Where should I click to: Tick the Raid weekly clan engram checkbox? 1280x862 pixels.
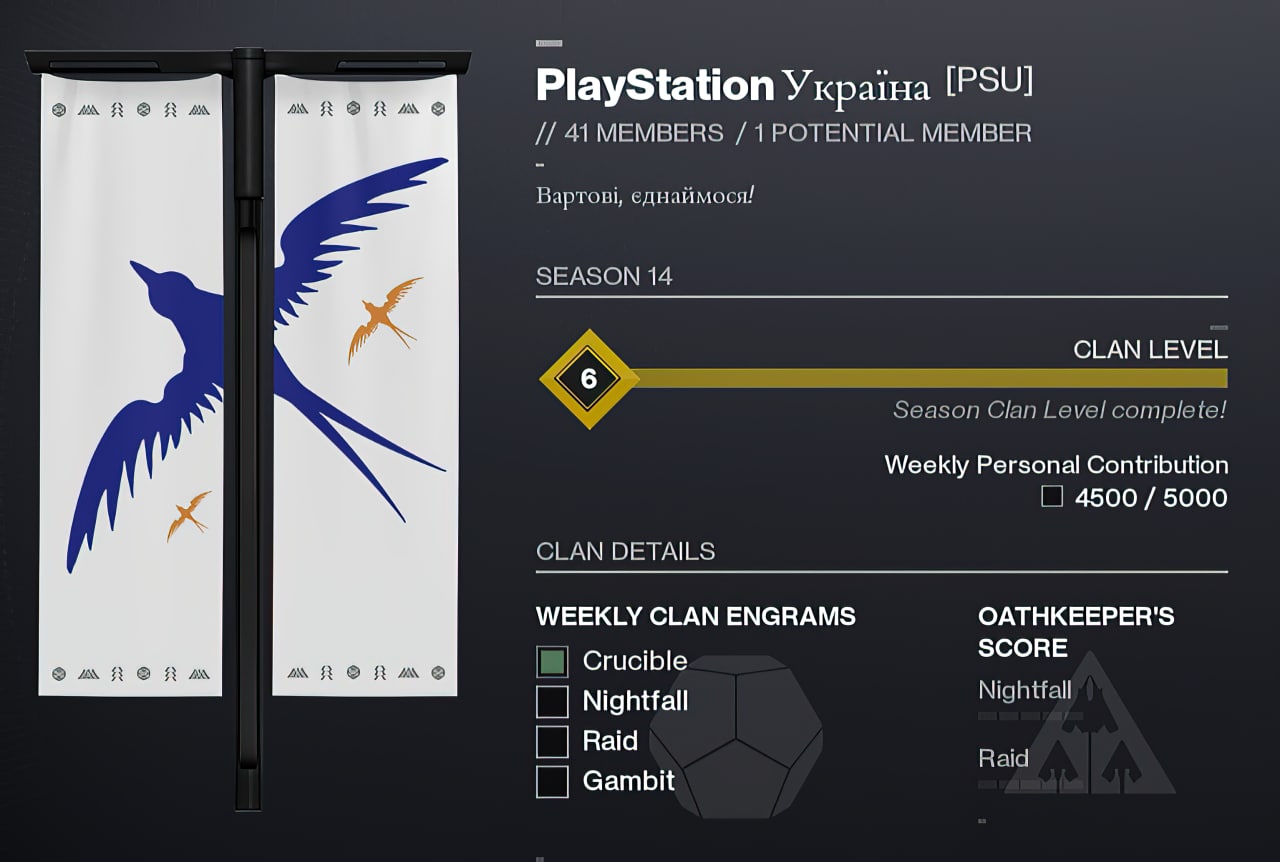(552, 741)
